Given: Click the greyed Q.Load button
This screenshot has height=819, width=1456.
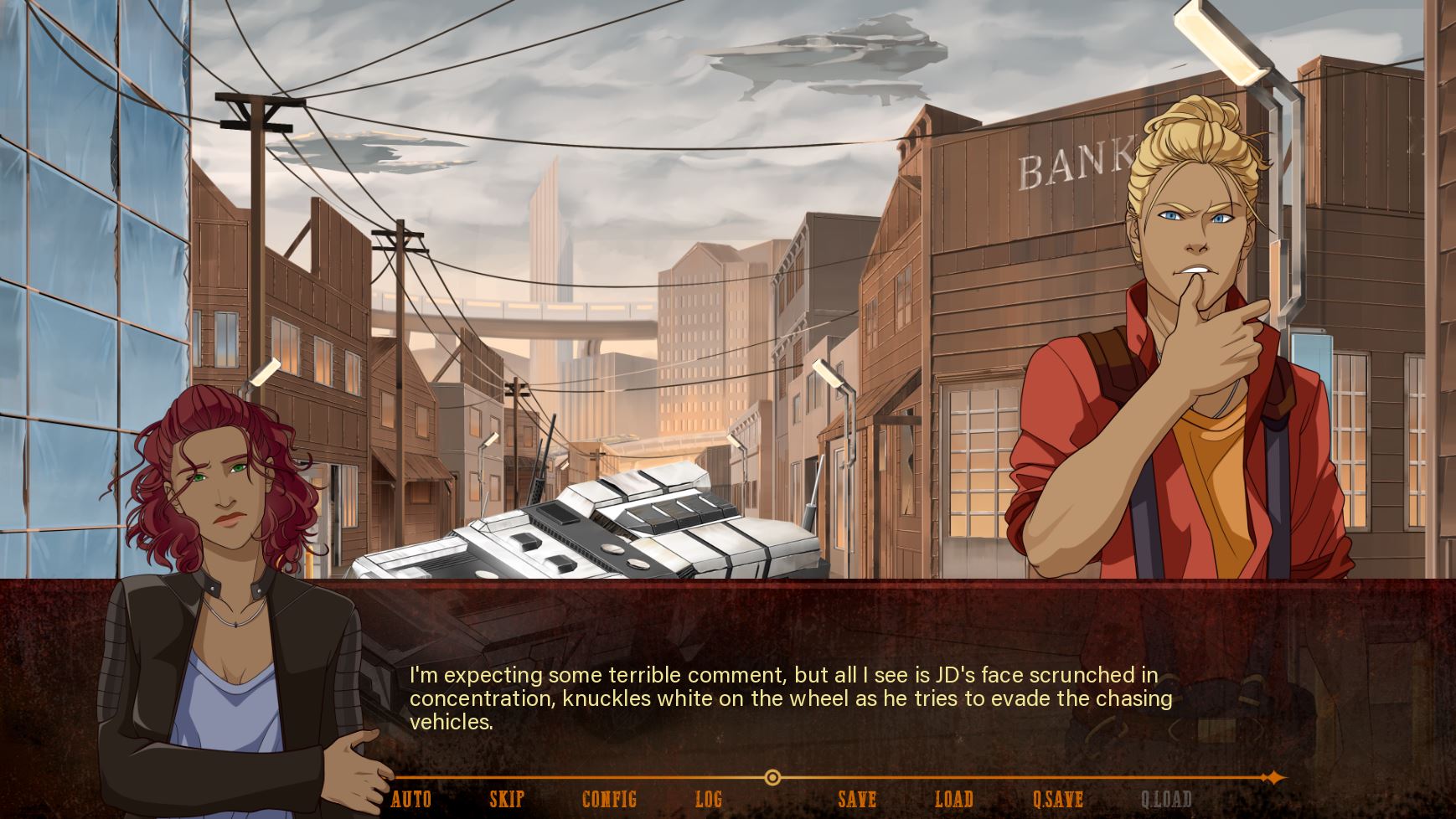Looking at the screenshot, I should [1166, 799].
